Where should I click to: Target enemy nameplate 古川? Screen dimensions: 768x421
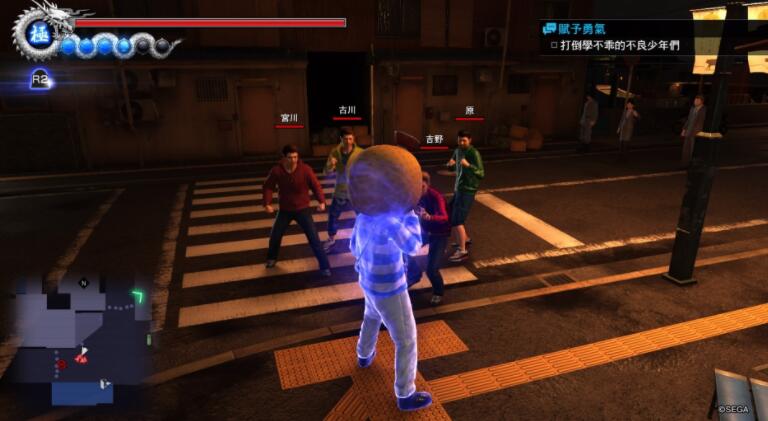[347, 110]
